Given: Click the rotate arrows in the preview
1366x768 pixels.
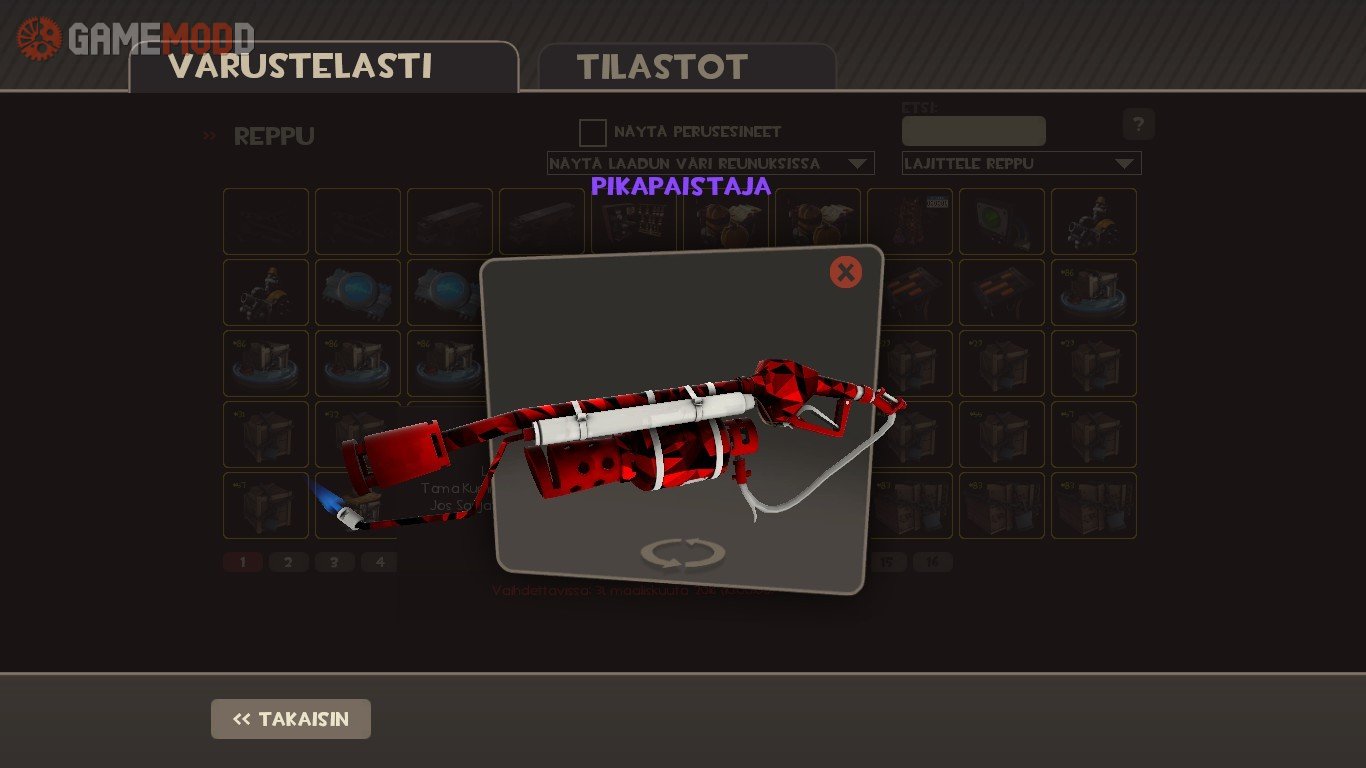Looking at the screenshot, I should click(683, 553).
